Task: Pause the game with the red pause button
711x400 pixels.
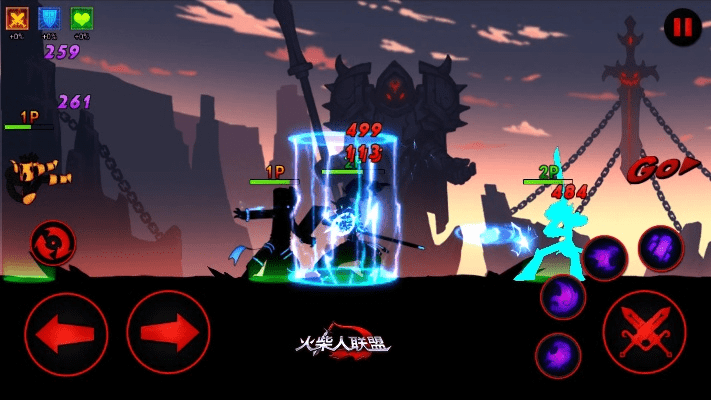Action: (x=682, y=27)
